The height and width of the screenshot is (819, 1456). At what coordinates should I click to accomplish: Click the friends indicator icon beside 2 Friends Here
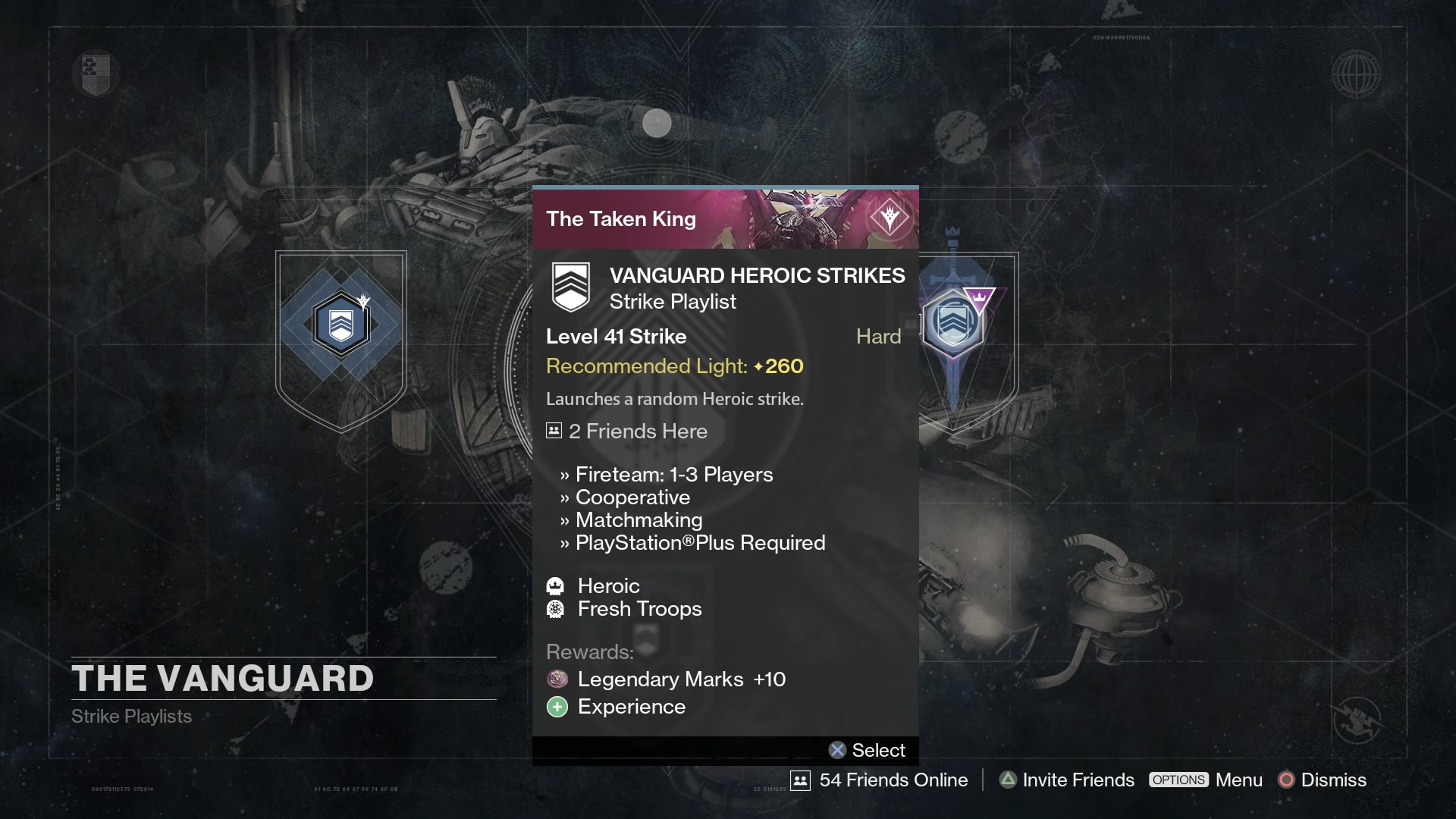pyautogui.click(x=553, y=430)
